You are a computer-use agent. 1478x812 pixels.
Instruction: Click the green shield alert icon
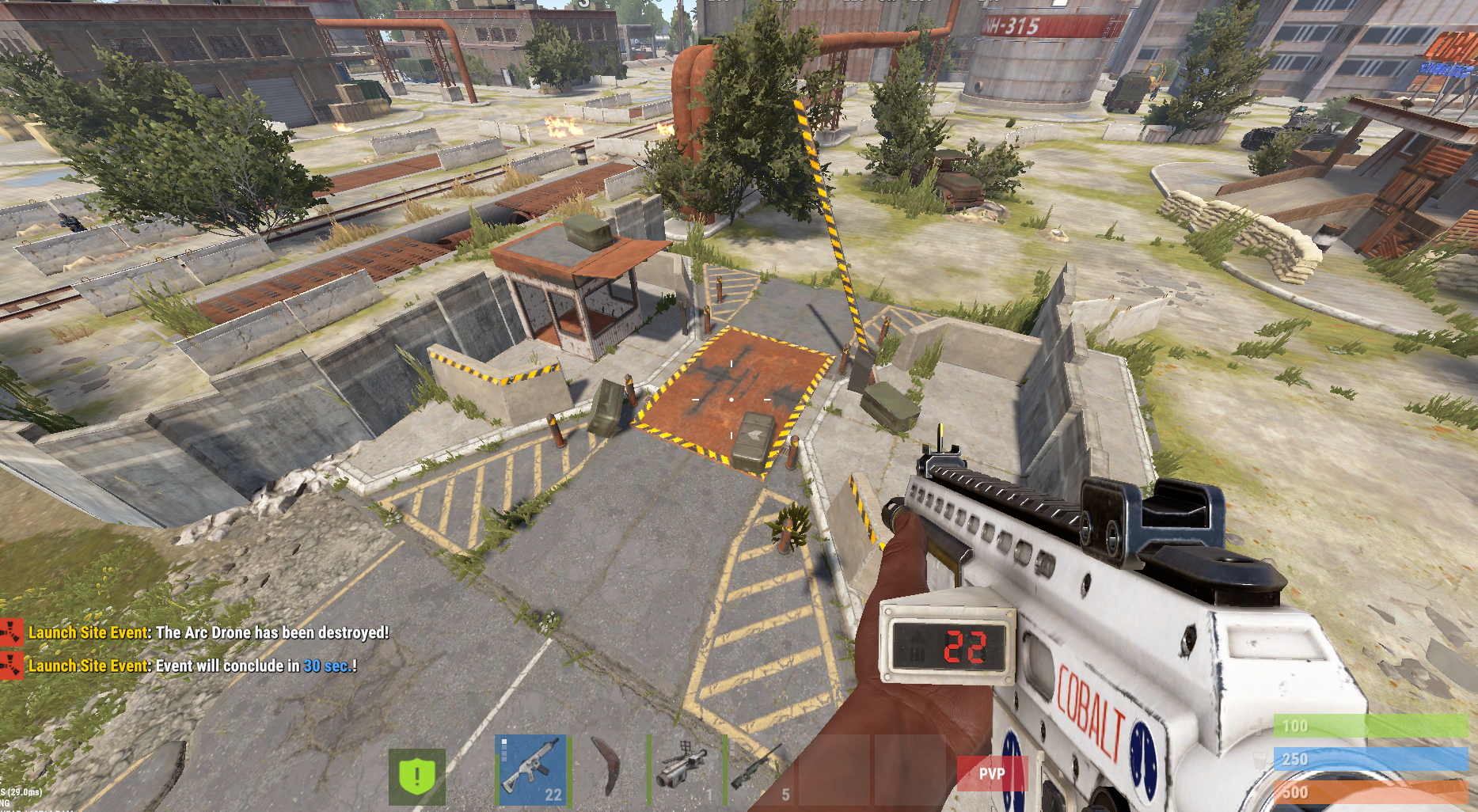(417, 776)
